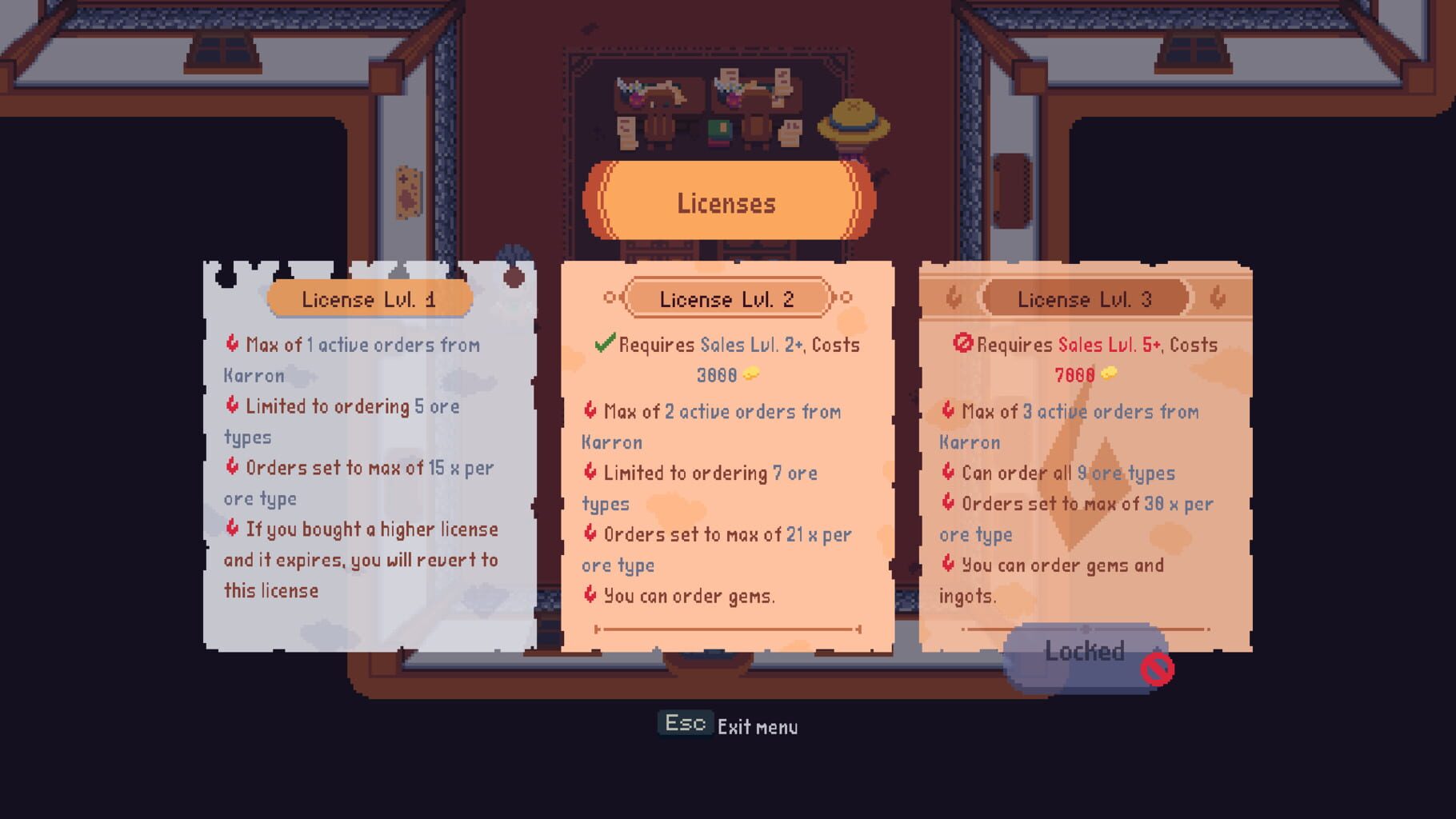
Task: Click the red prohibition icon on License Lvl. 3 card
Action: coord(962,345)
